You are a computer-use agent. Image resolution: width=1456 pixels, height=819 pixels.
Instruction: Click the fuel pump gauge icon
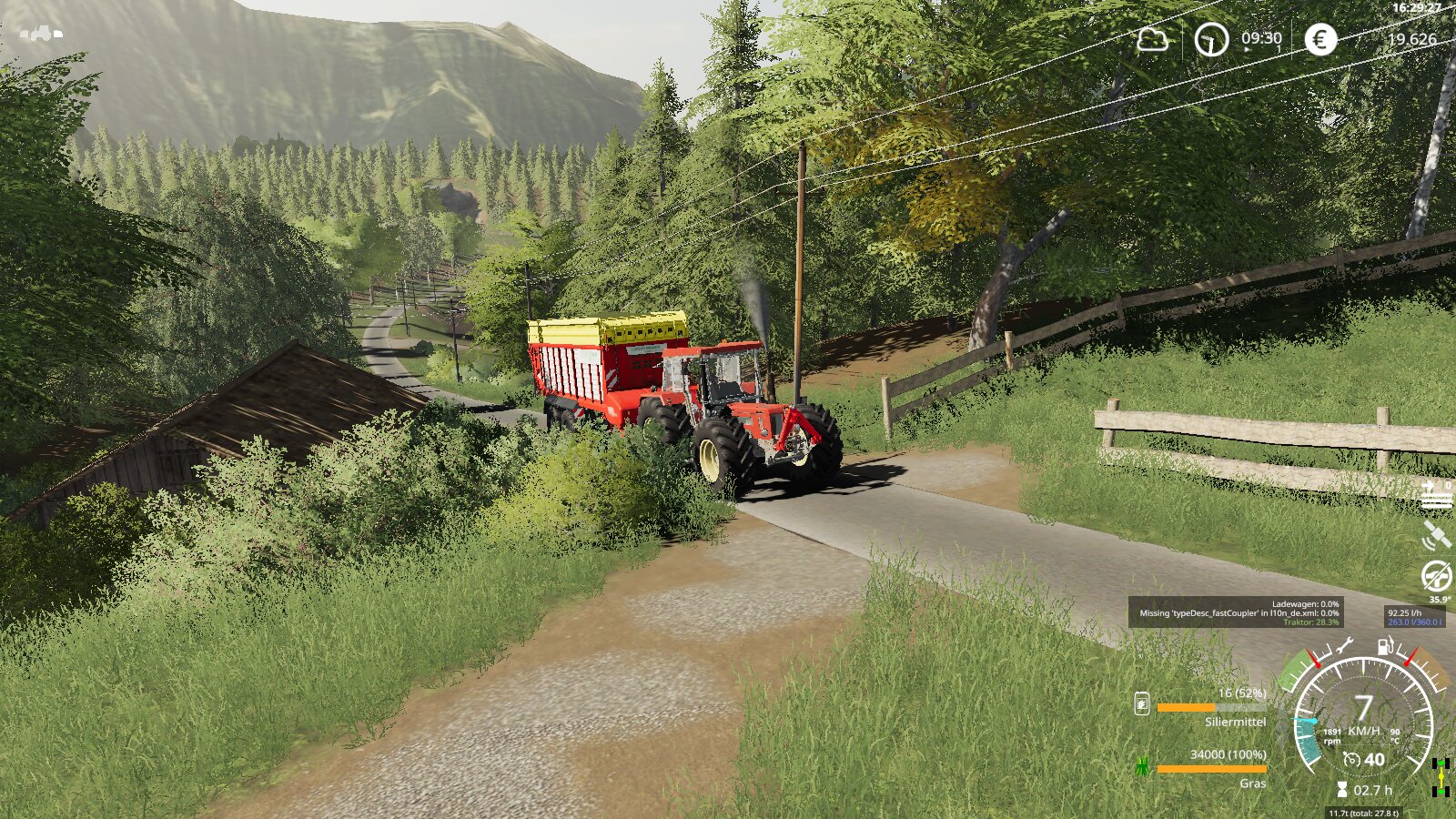[x=1385, y=647]
